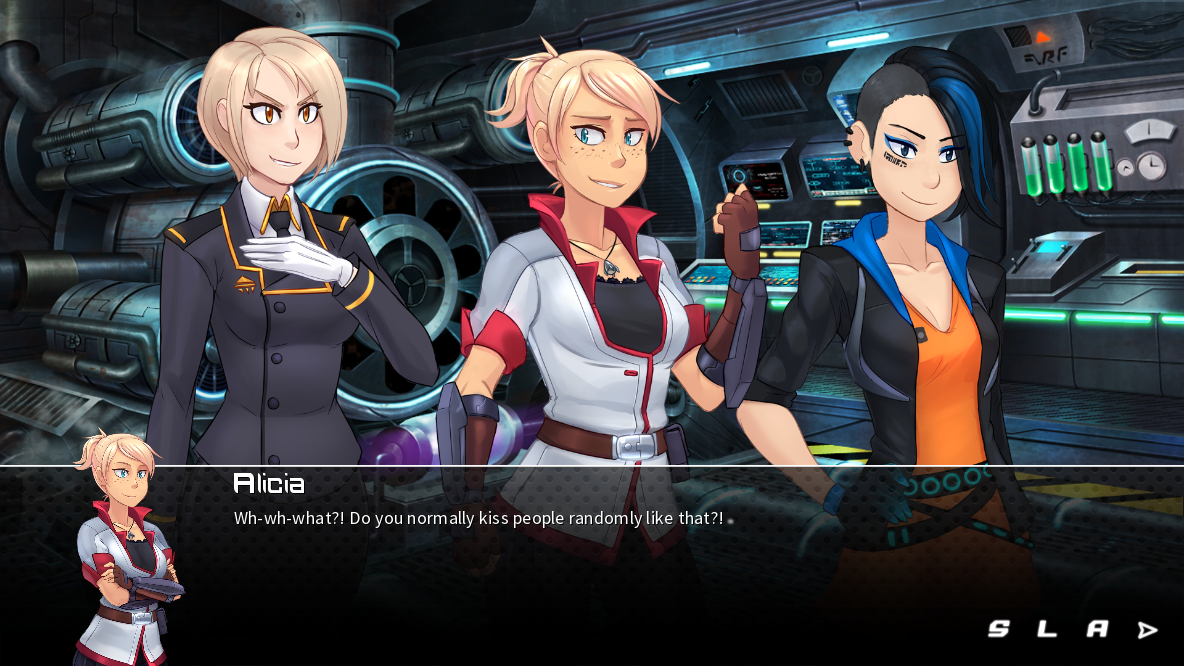Click the arrow-shaped skip button
This screenshot has width=1184, height=666.
pyautogui.click(x=1147, y=630)
